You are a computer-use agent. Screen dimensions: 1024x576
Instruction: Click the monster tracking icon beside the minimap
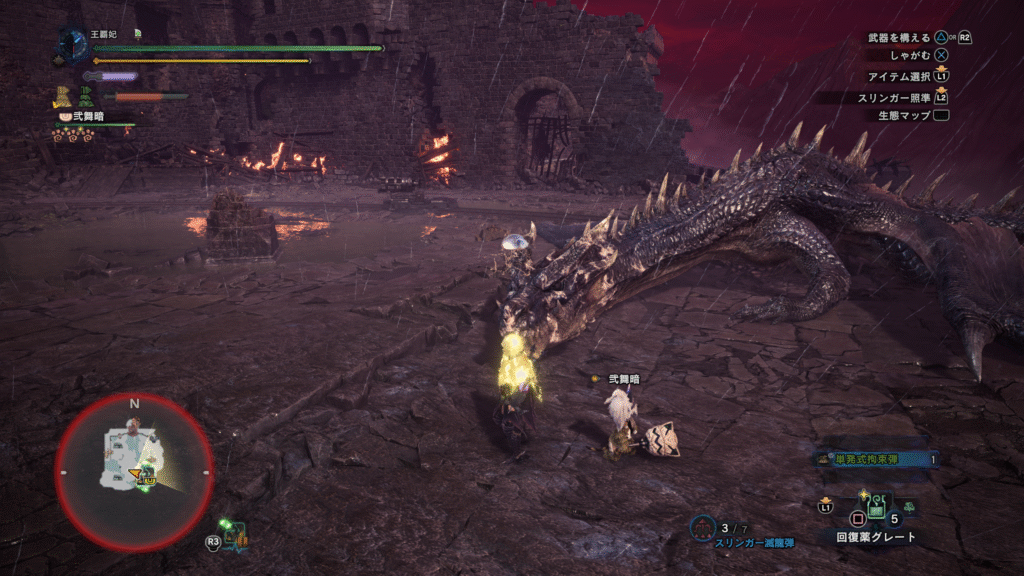[235, 534]
